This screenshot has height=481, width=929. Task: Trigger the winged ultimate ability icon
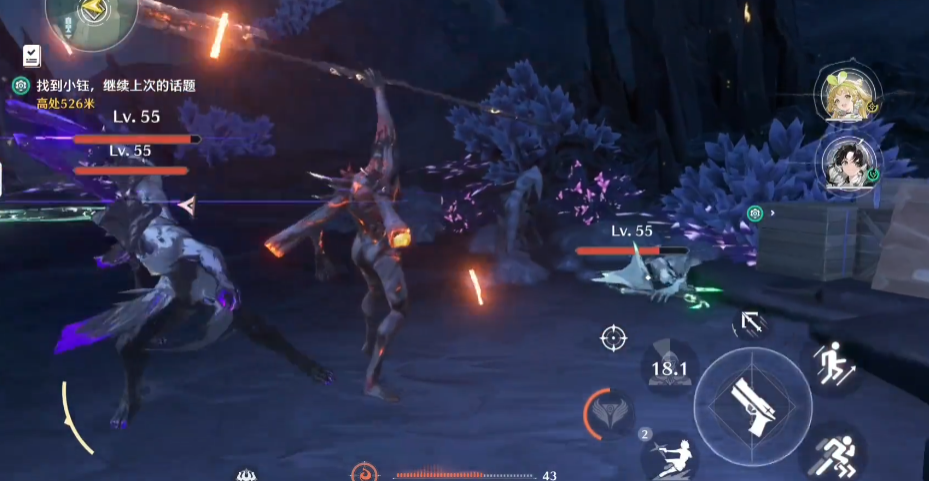(608, 414)
